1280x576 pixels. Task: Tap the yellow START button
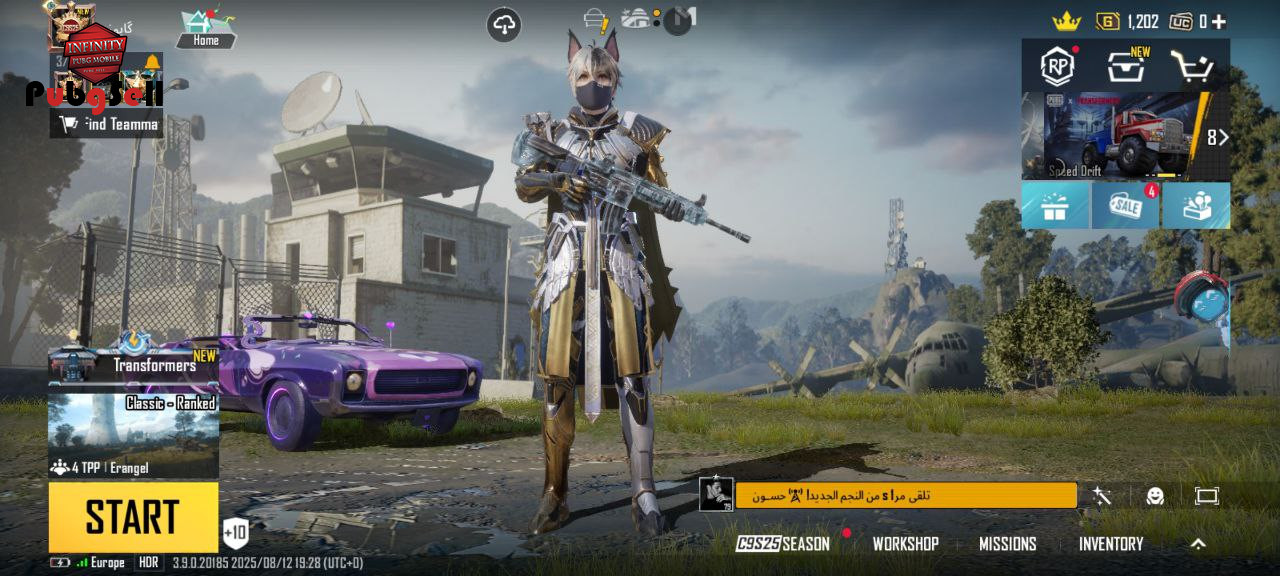[x=133, y=516]
